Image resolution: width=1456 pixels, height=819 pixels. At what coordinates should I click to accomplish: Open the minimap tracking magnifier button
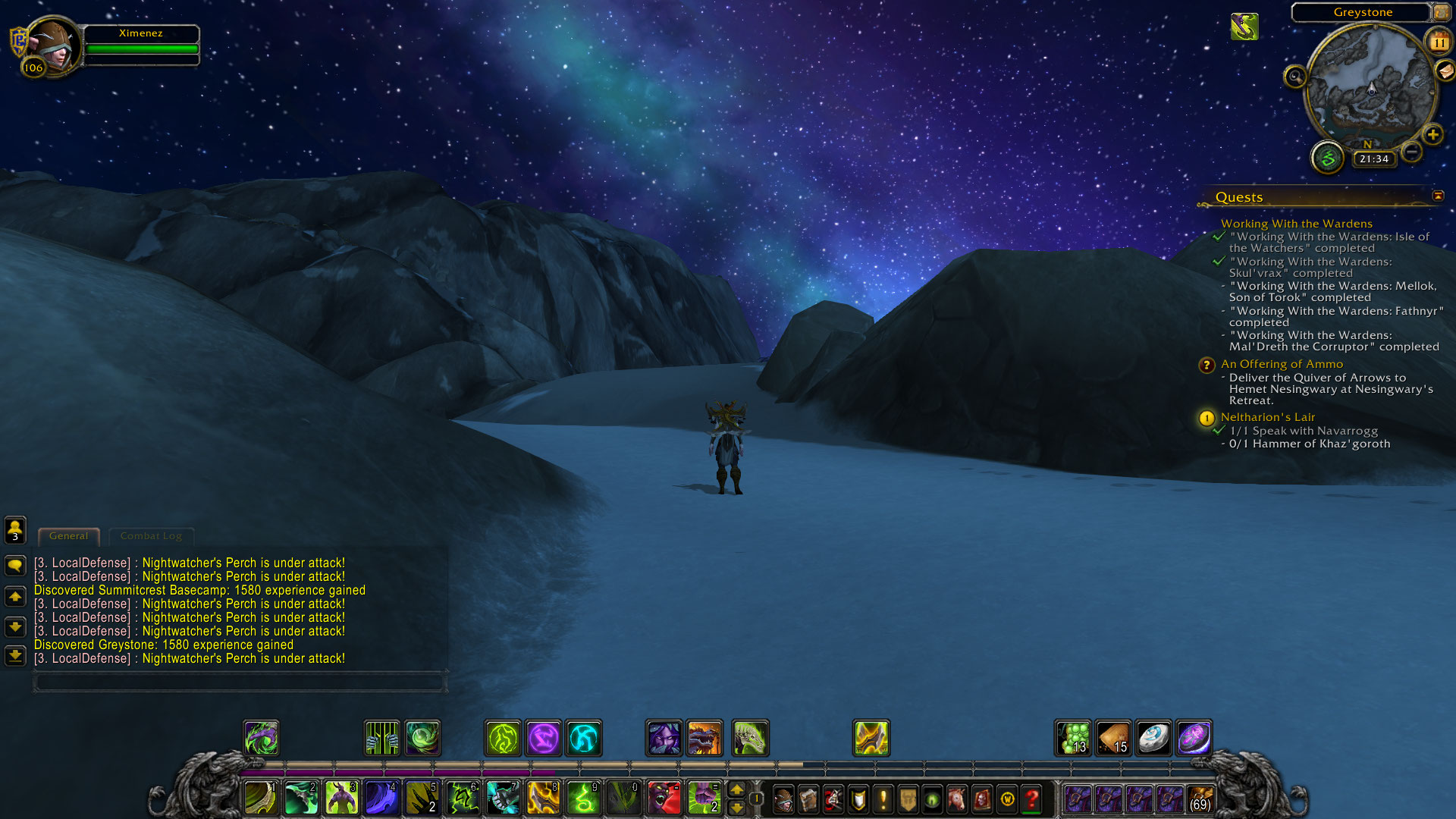(x=1294, y=76)
